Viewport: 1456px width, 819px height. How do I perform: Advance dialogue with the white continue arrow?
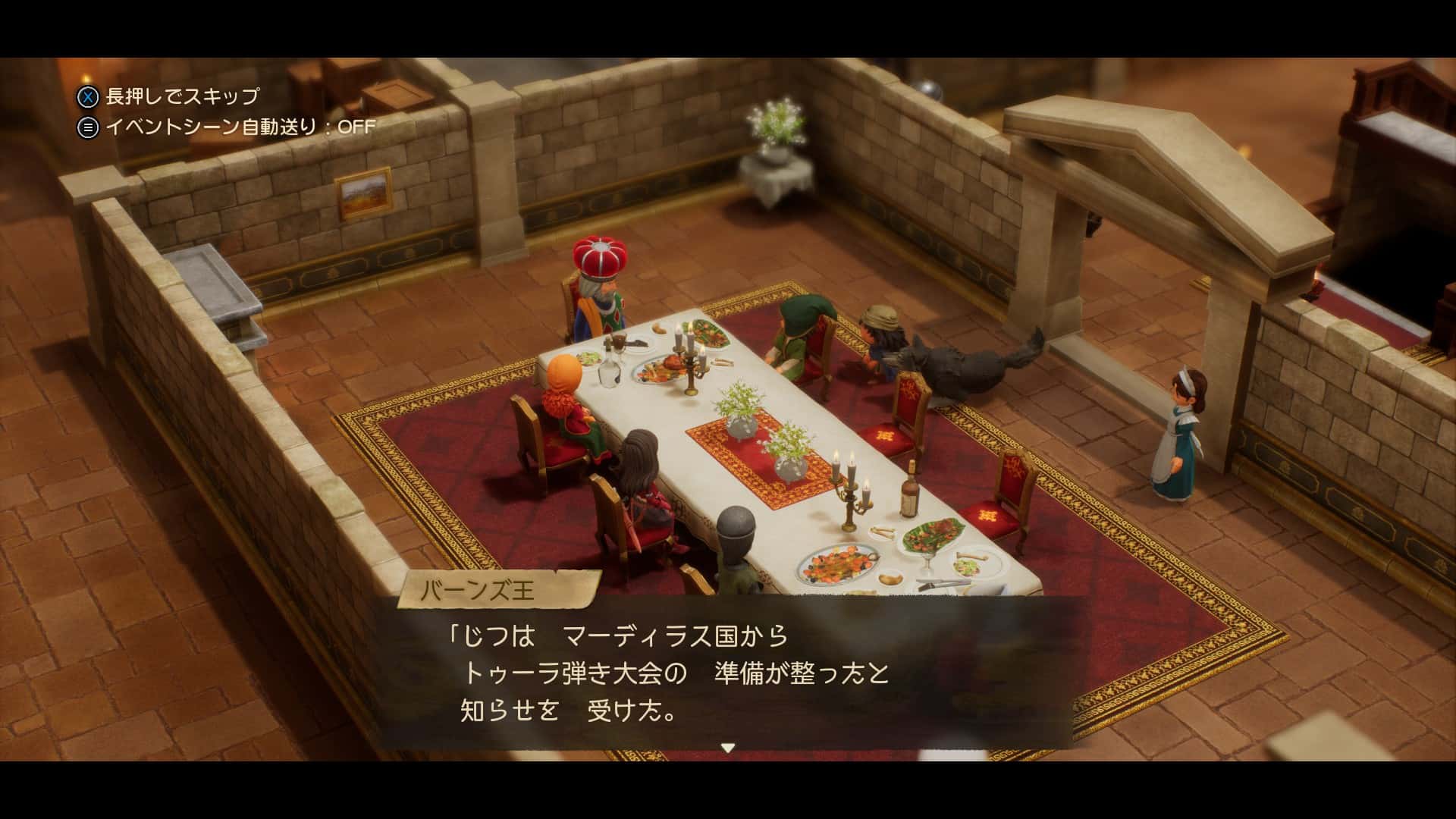[727, 748]
